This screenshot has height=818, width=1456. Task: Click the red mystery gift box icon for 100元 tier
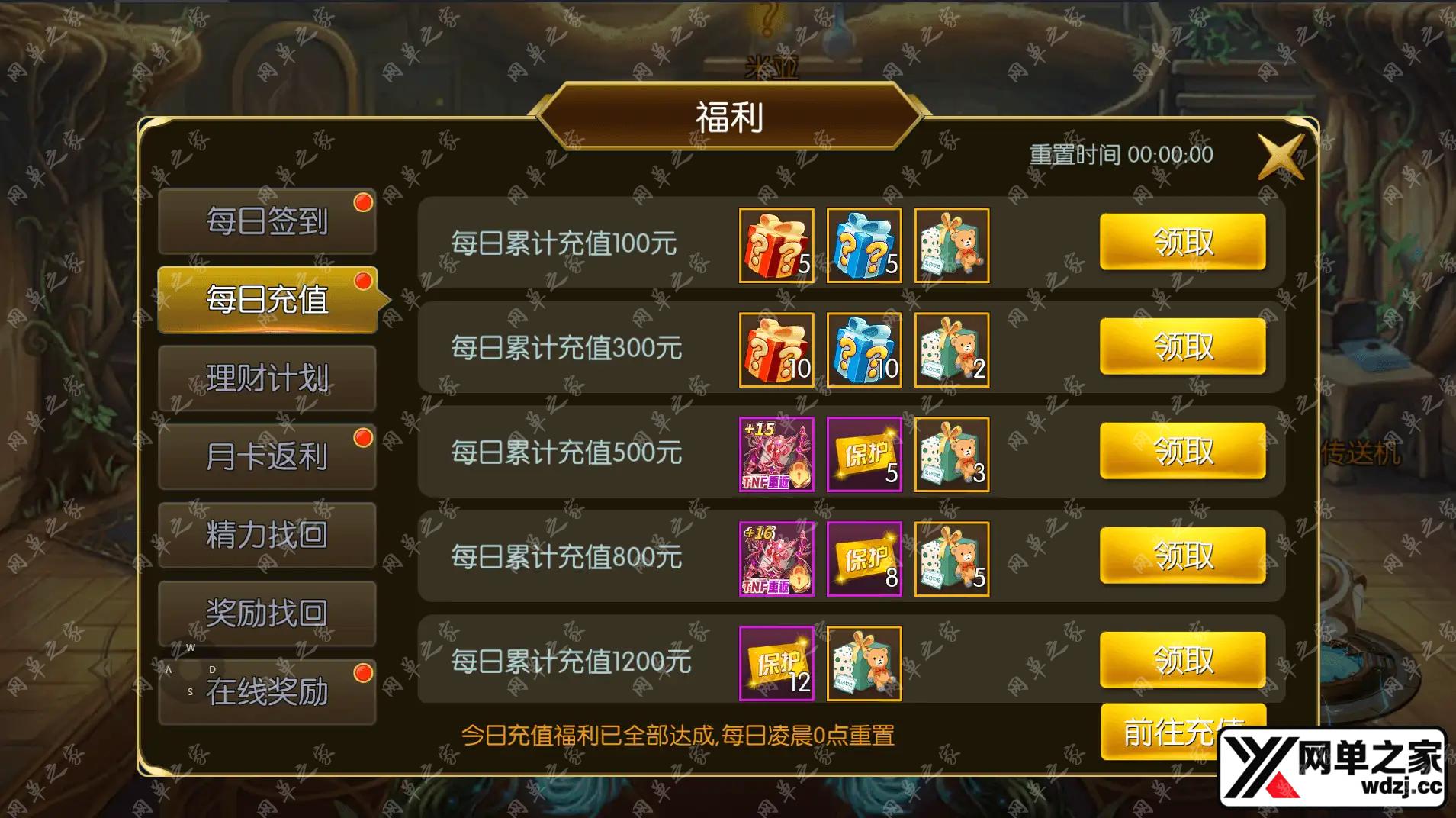coord(776,246)
